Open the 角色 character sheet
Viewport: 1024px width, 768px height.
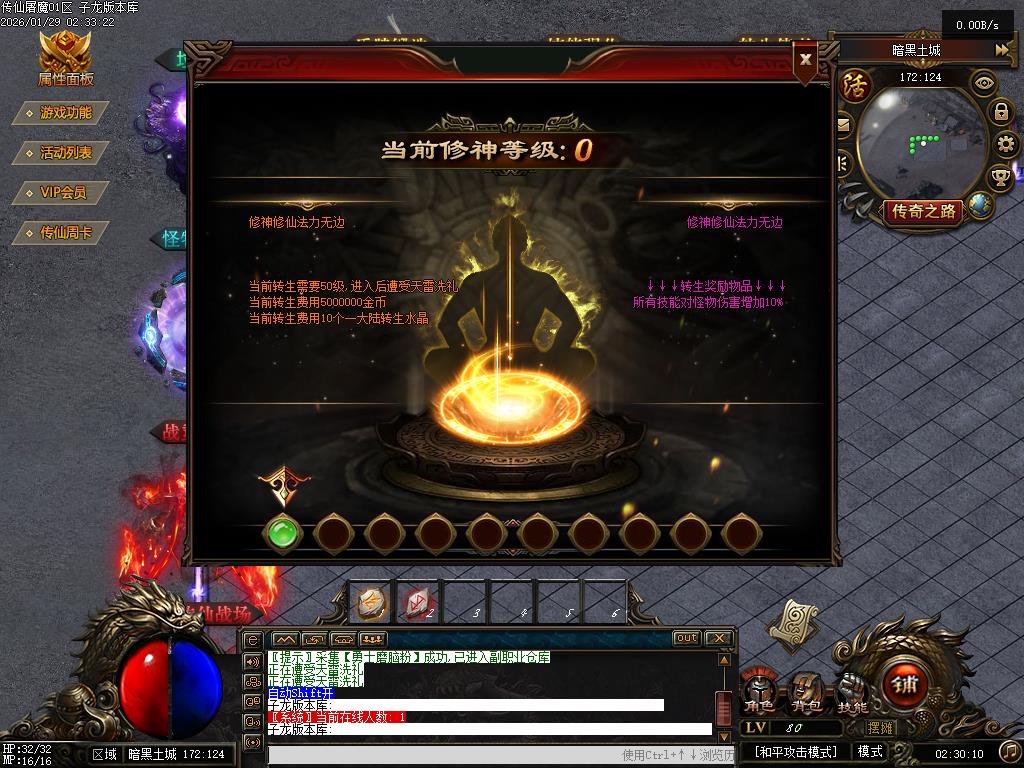[x=759, y=692]
